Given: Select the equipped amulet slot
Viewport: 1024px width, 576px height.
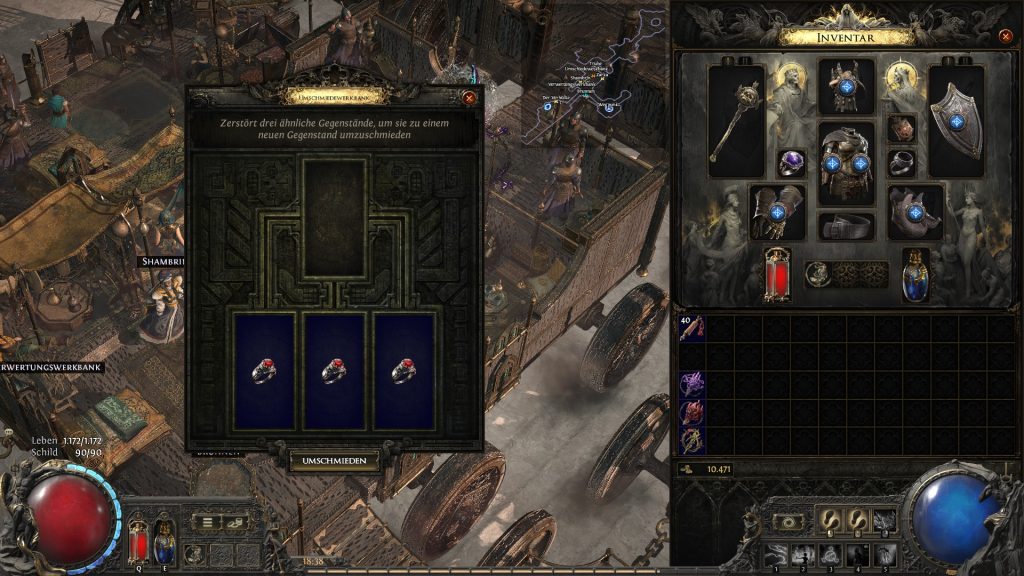Looking at the screenshot, I should [x=902, y=129].
